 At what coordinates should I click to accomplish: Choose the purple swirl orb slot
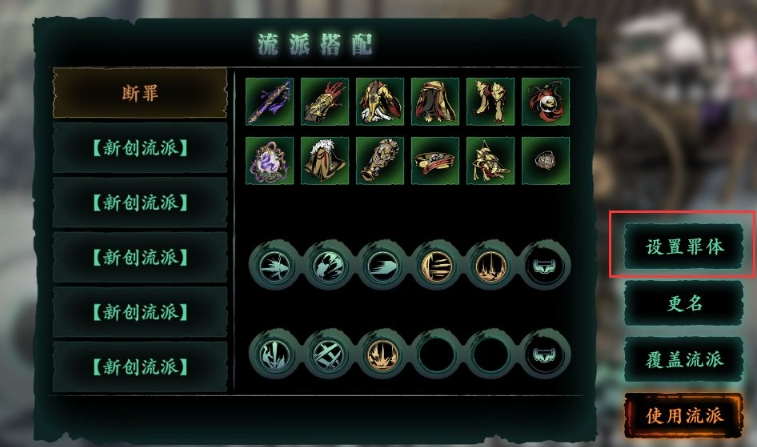tap(270, 161)
